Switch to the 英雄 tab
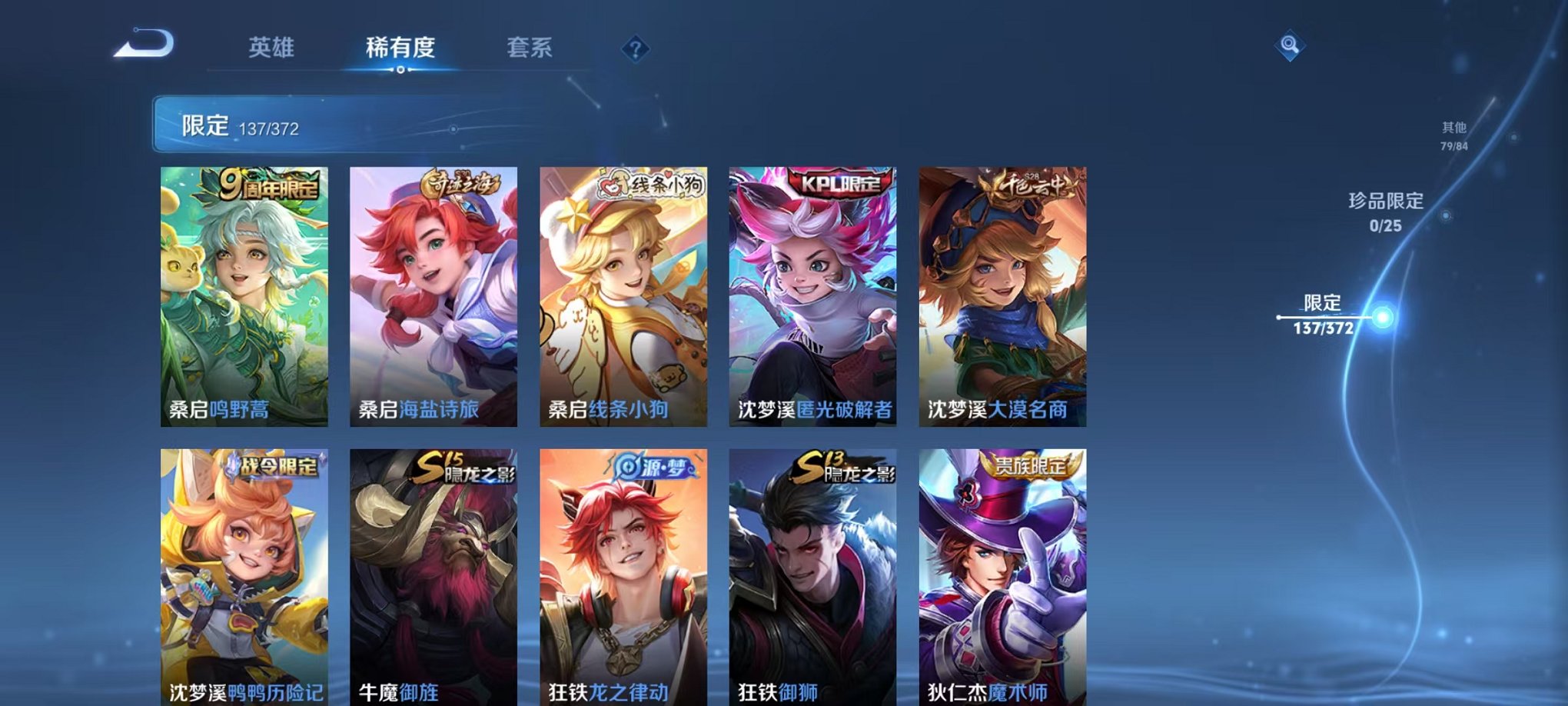The height and width of the screenshot is (706, 1568). (273, 48)
